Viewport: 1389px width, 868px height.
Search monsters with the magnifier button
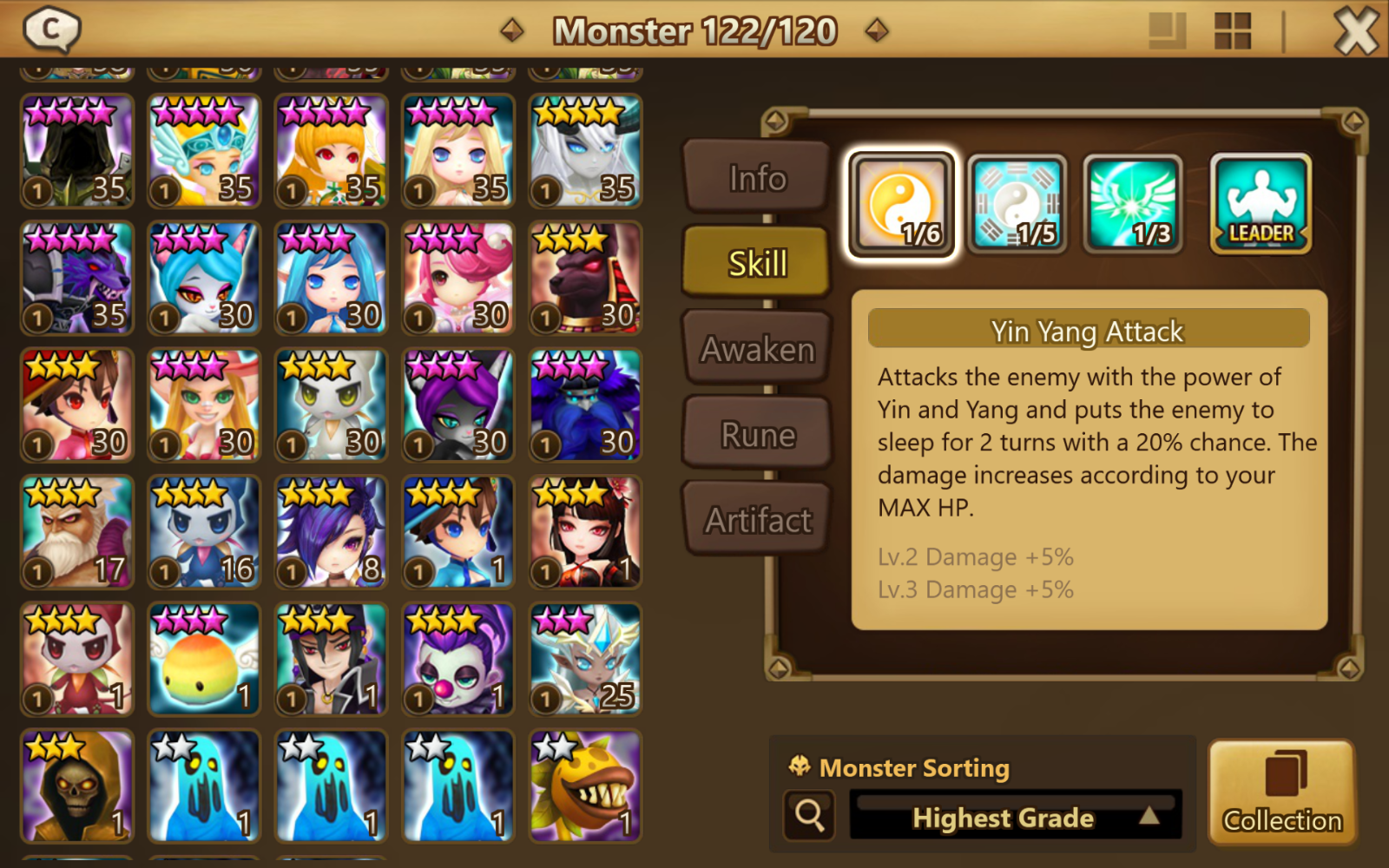coord(809,815)
